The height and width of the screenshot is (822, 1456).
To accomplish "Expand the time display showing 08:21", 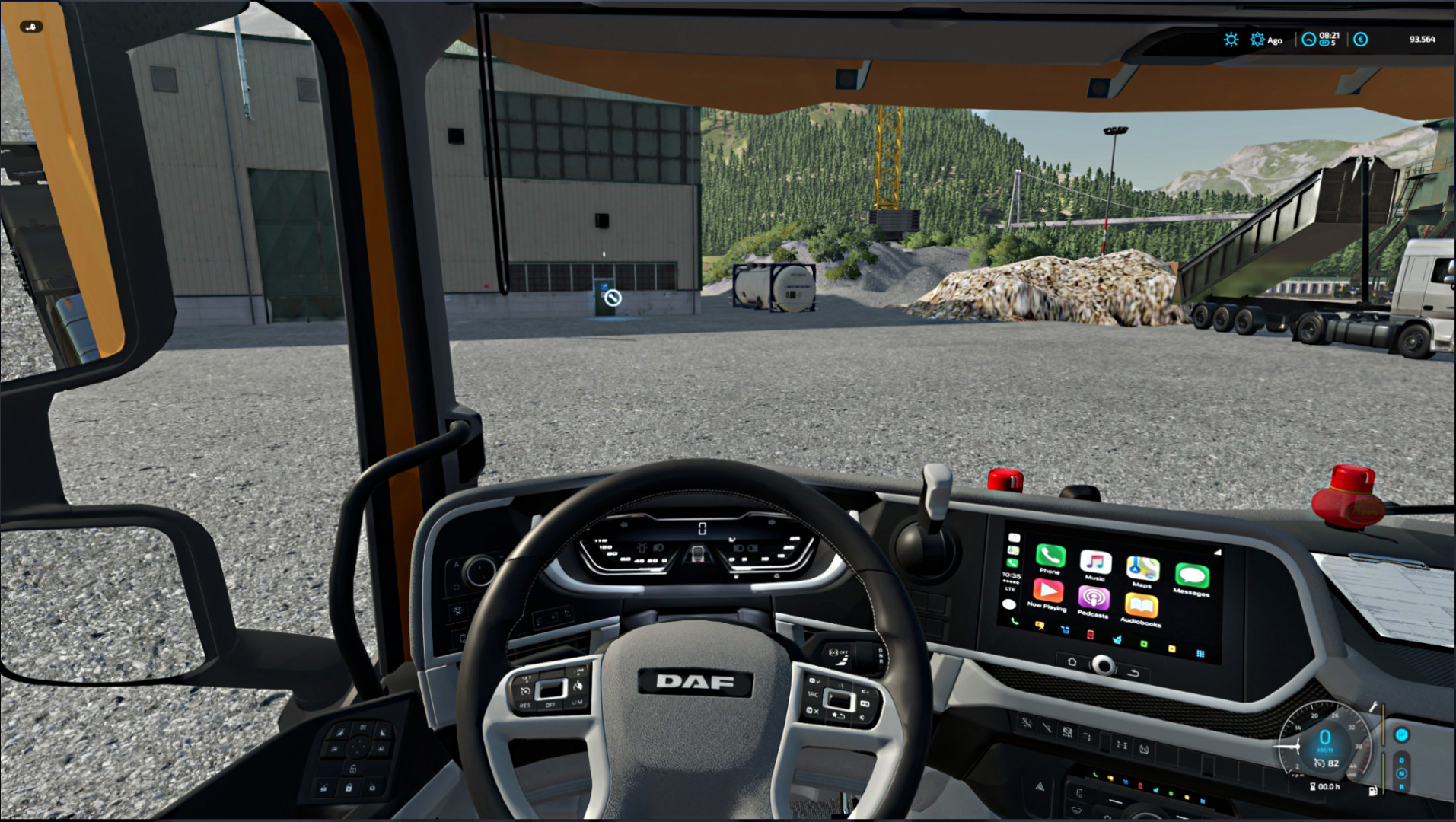I will (x=1329, y=38).
